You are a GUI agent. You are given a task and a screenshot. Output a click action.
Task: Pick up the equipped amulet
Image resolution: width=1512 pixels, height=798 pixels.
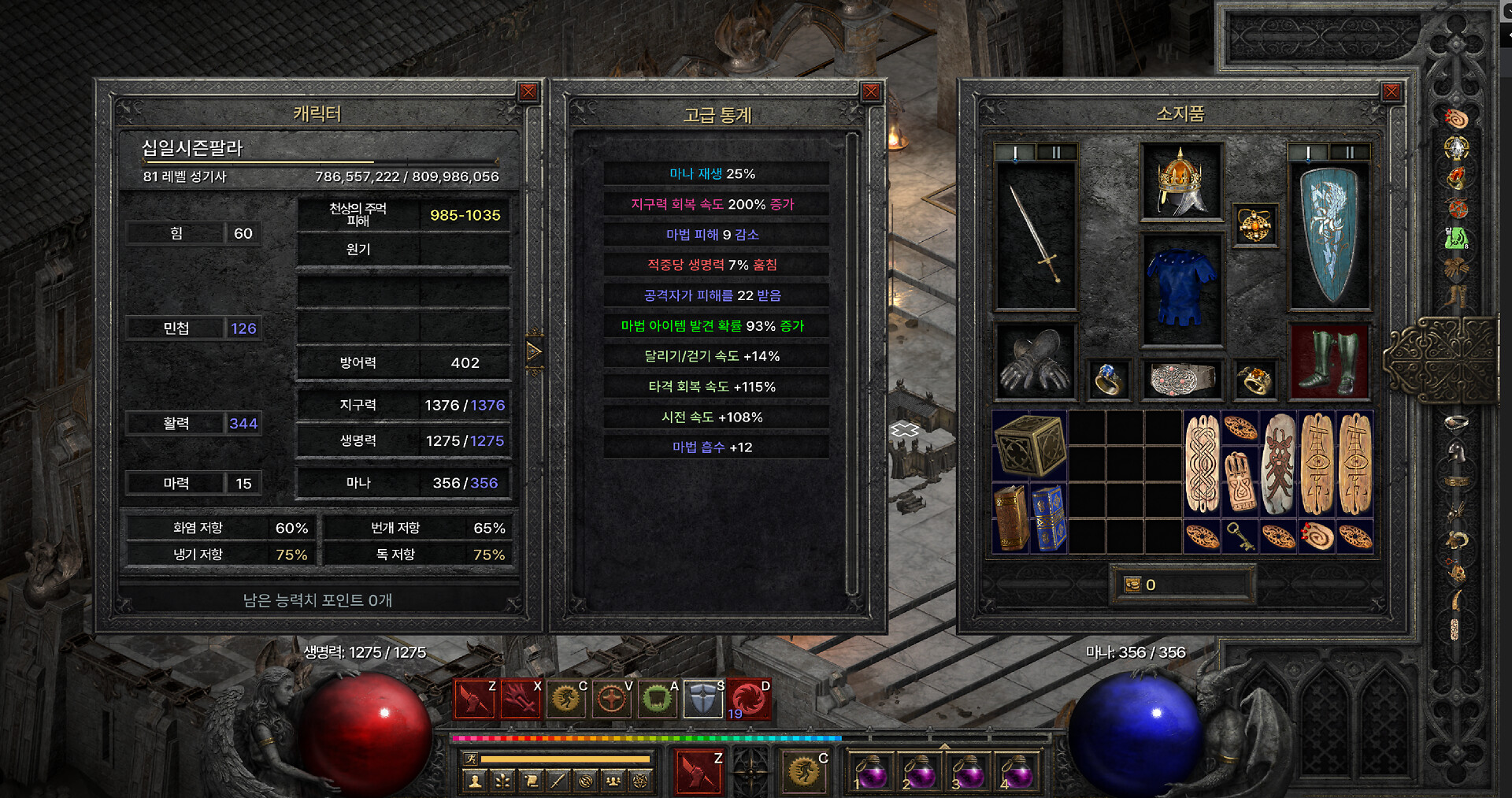click(1254, 225)
